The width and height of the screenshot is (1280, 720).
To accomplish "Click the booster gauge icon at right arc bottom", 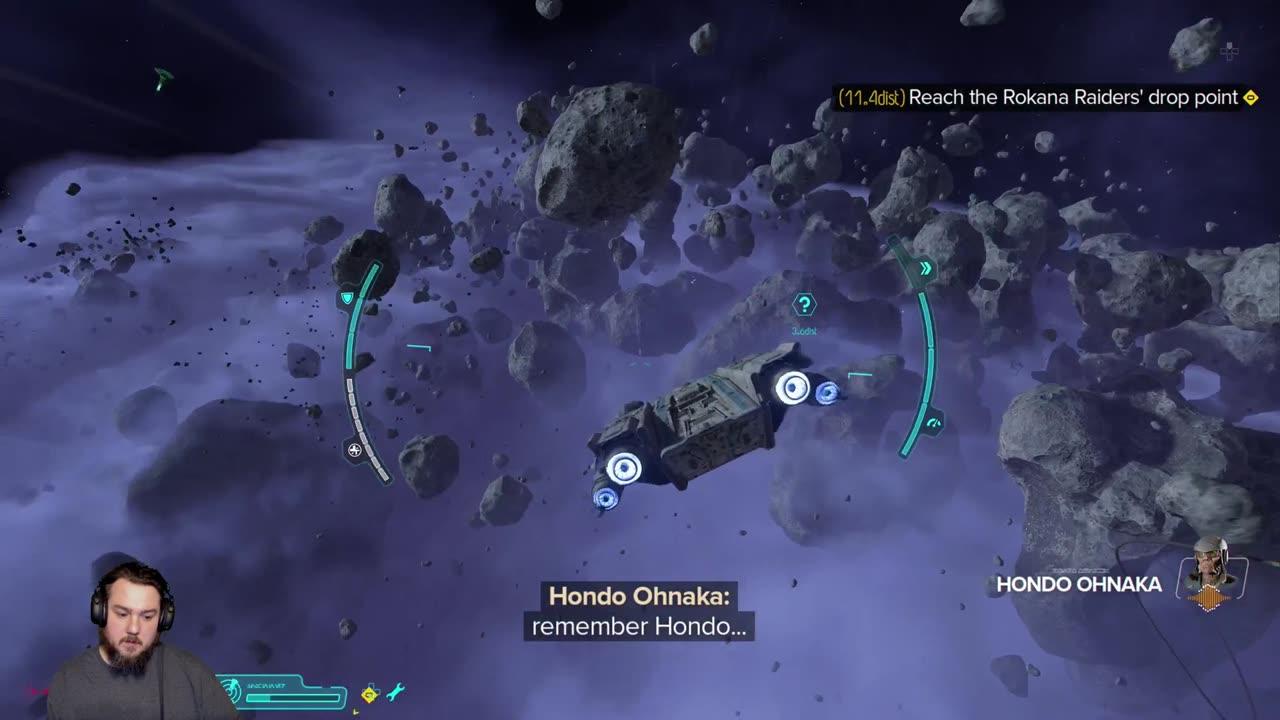I will click(933, 421).
